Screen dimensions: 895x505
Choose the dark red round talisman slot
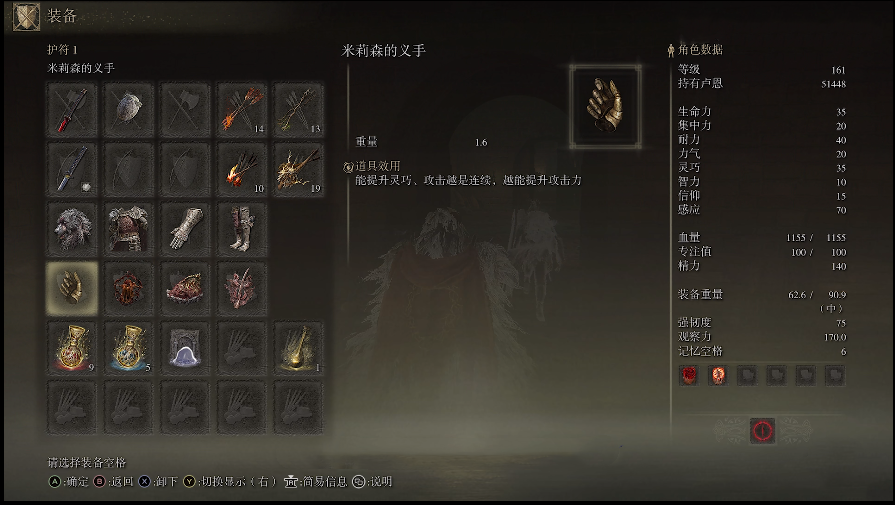pos(129,288)
